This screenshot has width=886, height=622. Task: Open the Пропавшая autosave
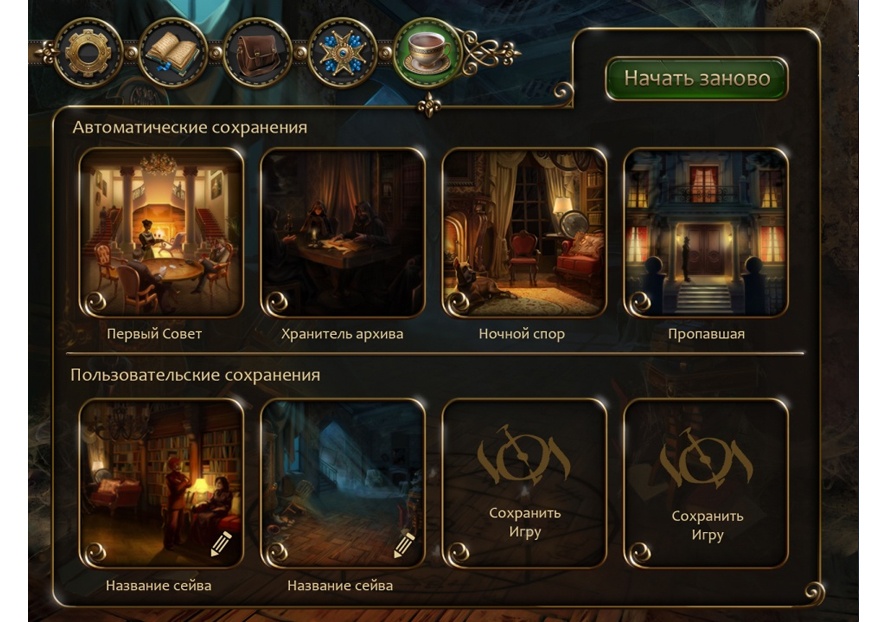[705, 232]
